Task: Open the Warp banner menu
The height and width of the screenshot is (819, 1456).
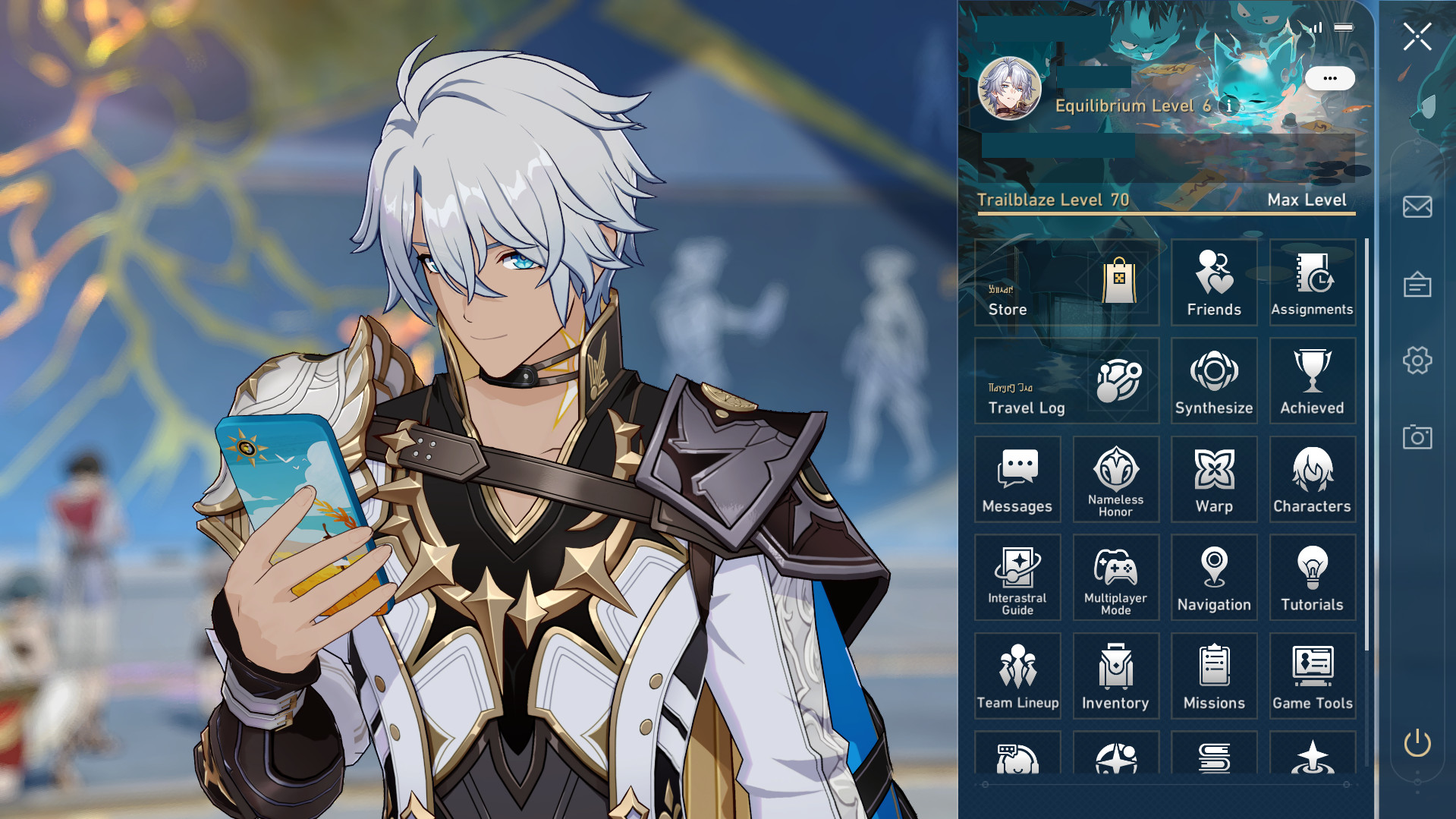Action: [x=1214, y=480]
